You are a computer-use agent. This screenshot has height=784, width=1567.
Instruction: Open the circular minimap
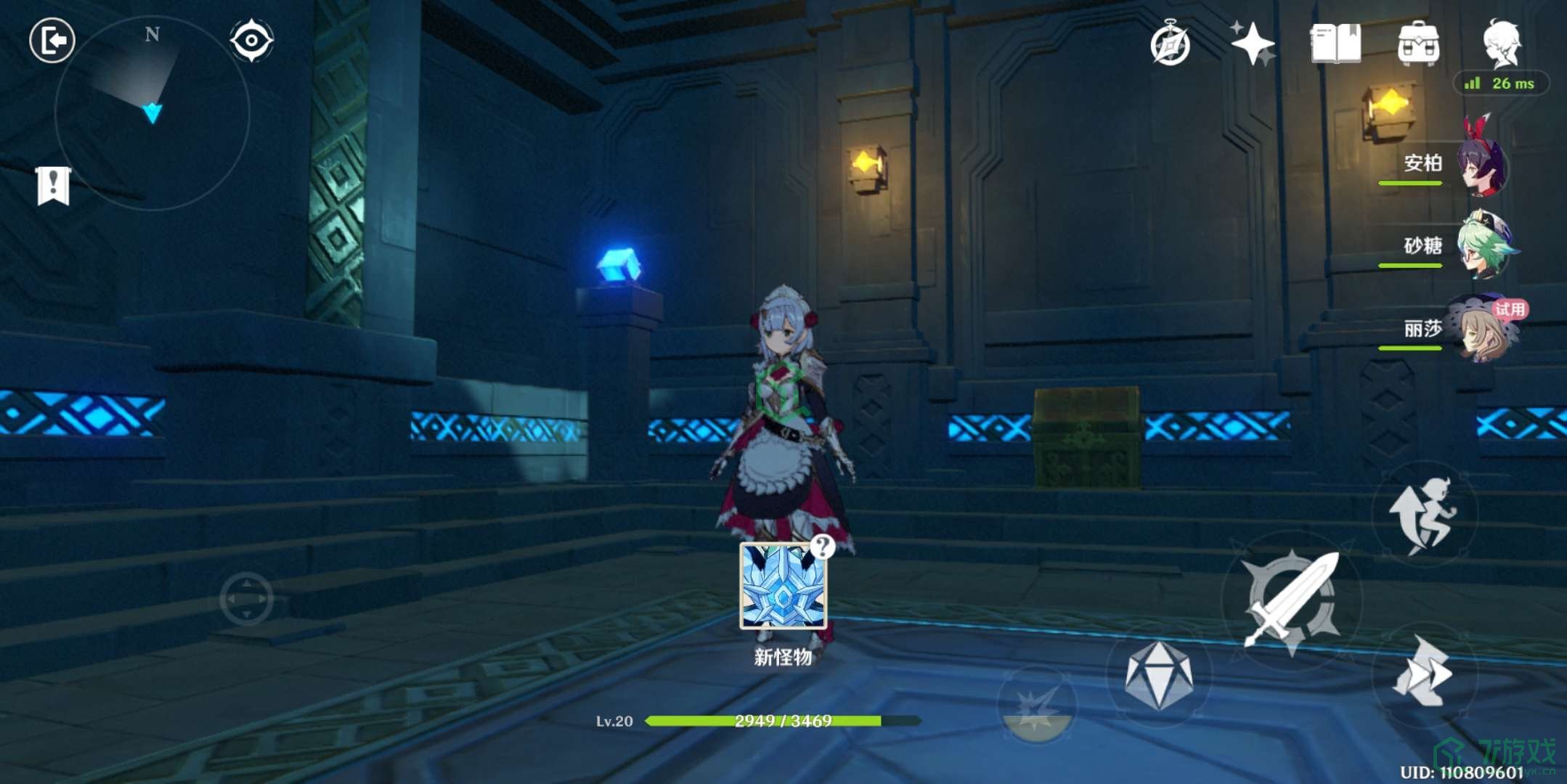click(152, 114)
